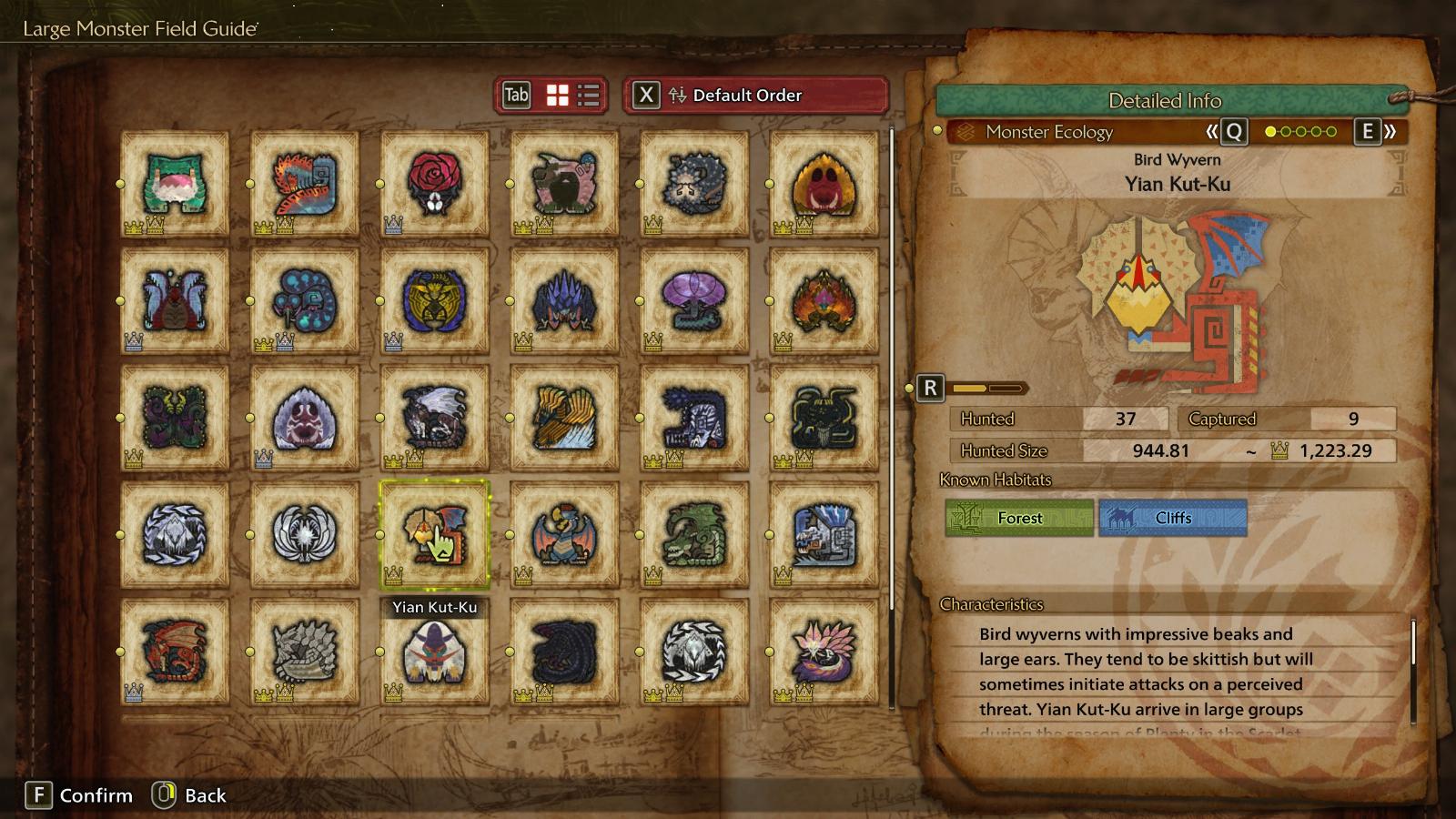The width and height of the screenshot is (1456, 819).
Task: Choose the golden yellow beetle monster tile
Action: coord(435,301)
